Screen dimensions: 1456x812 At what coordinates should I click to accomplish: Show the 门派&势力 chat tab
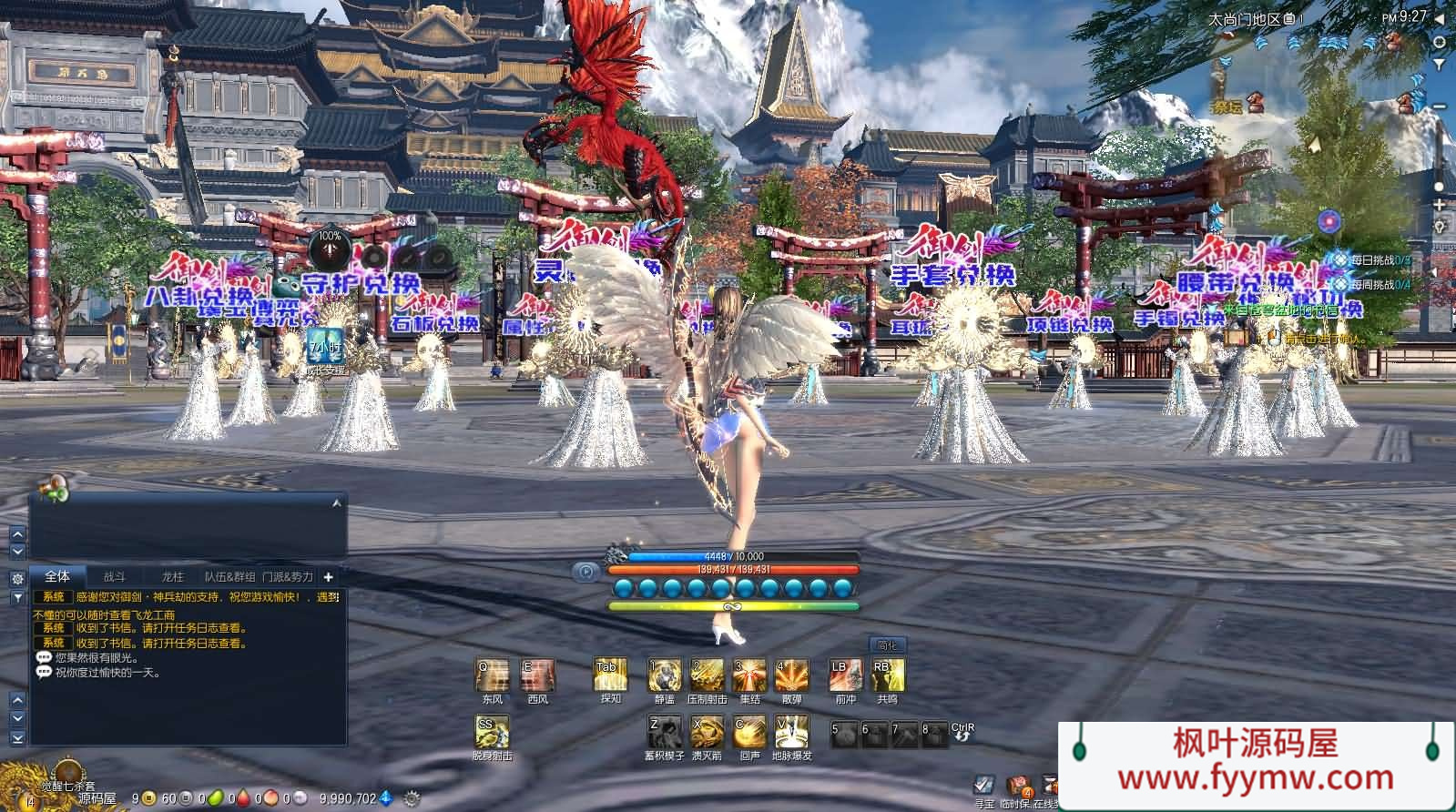coord(288,576)
